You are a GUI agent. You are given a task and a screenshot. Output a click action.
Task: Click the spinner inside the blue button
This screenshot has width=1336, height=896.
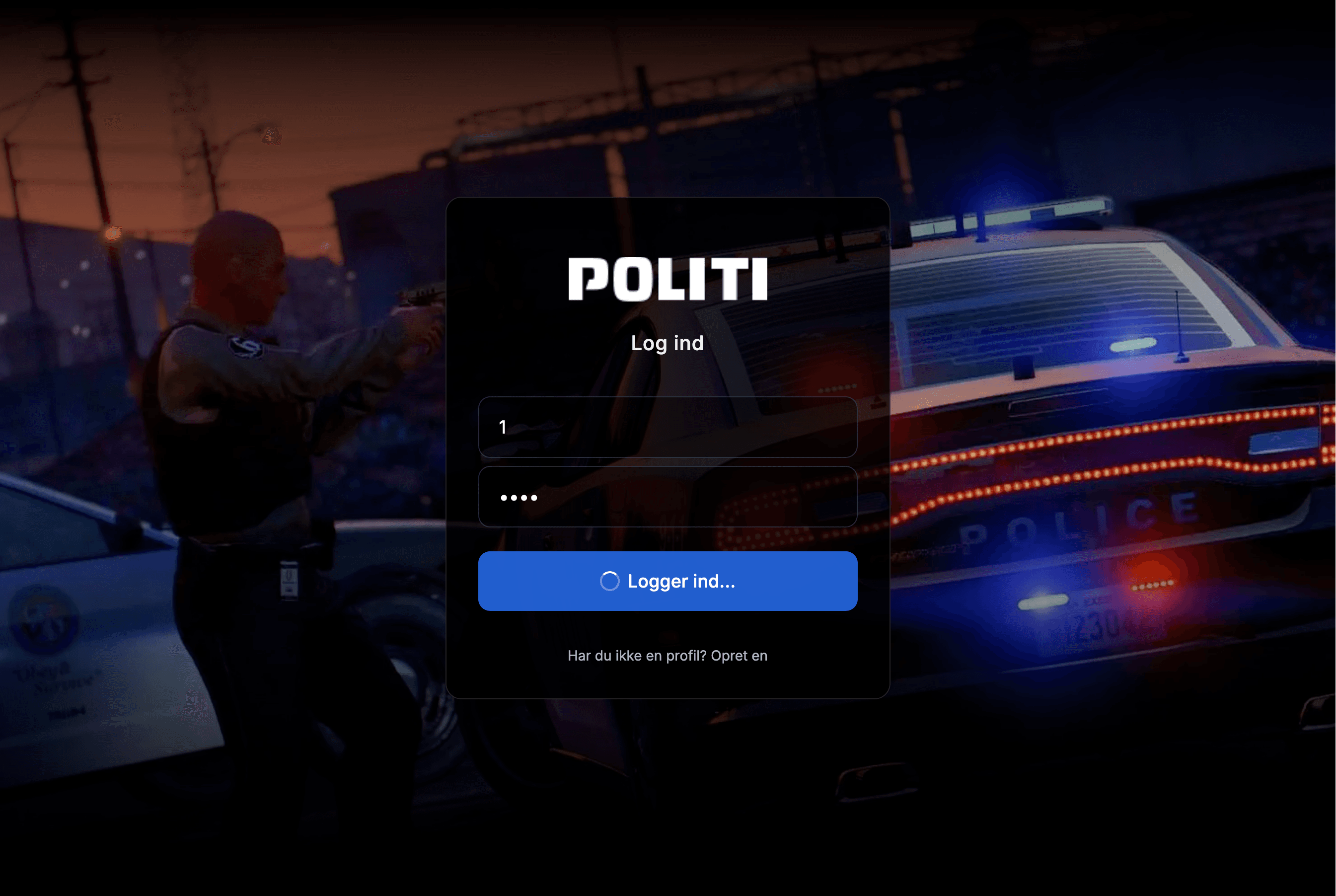(x=610, y=581)
